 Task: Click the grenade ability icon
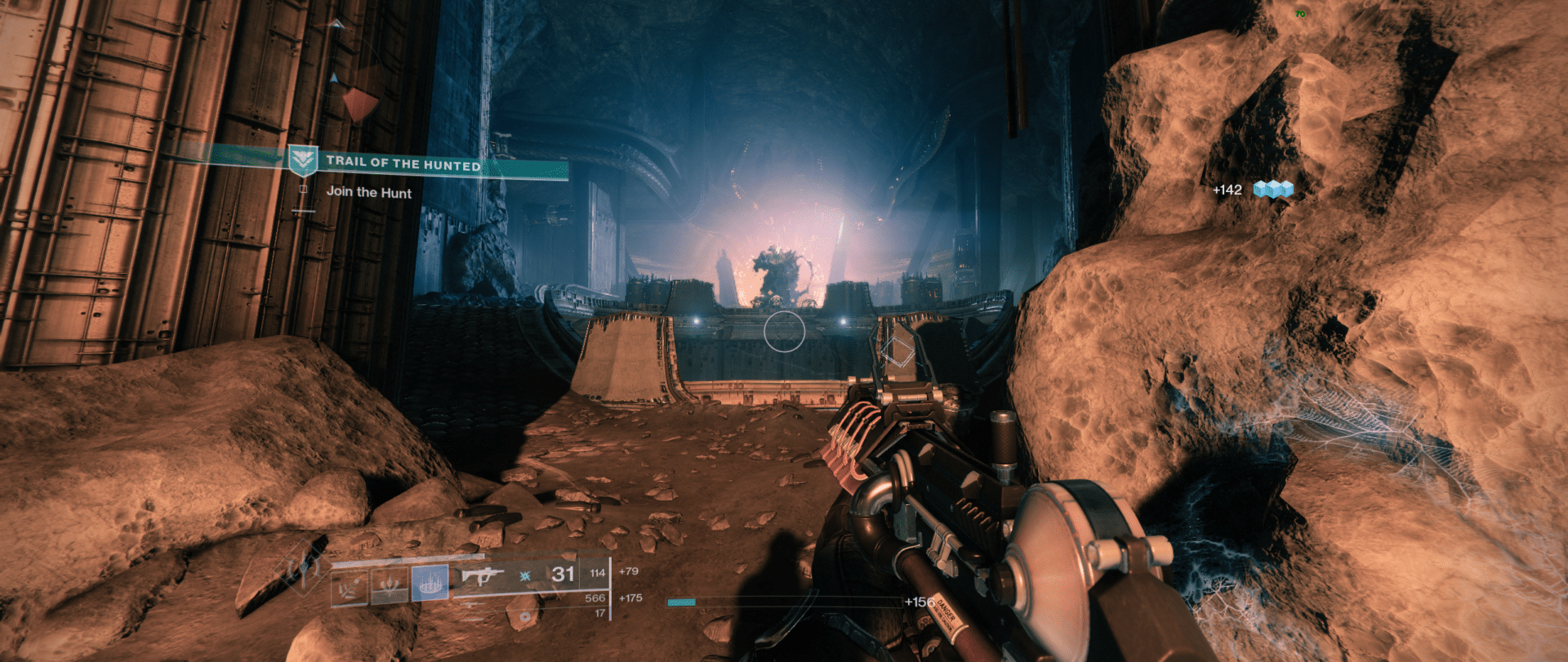(x=349, y=587)
